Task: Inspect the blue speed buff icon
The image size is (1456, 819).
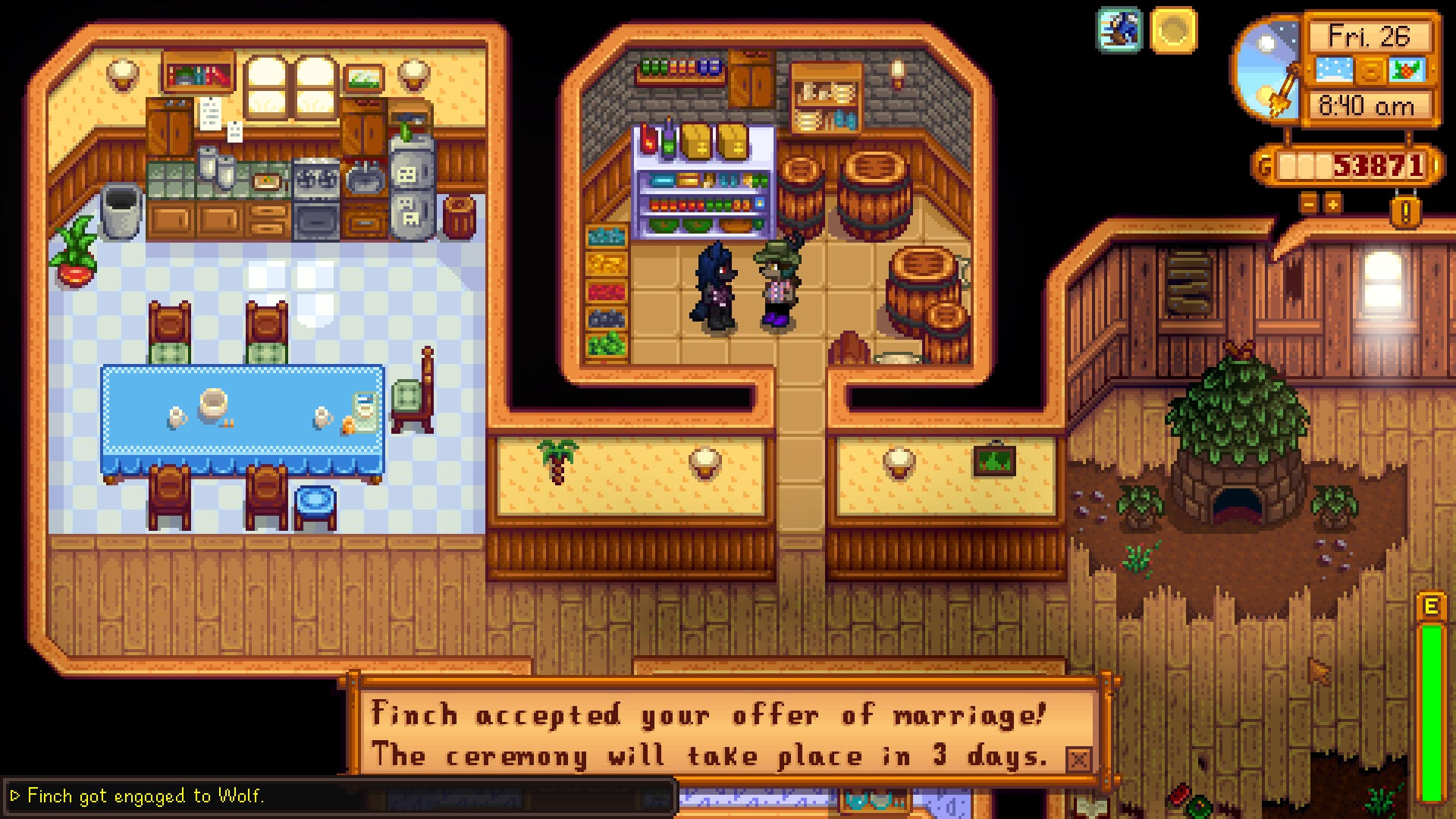Action: coord(1119,31)
